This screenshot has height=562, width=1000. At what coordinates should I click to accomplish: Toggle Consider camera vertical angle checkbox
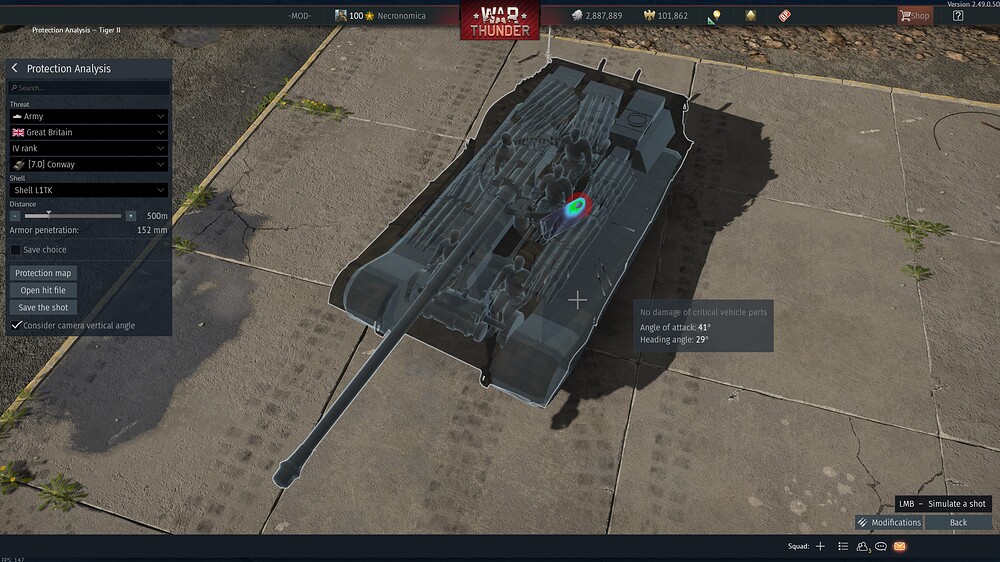[x=16, y=325]
